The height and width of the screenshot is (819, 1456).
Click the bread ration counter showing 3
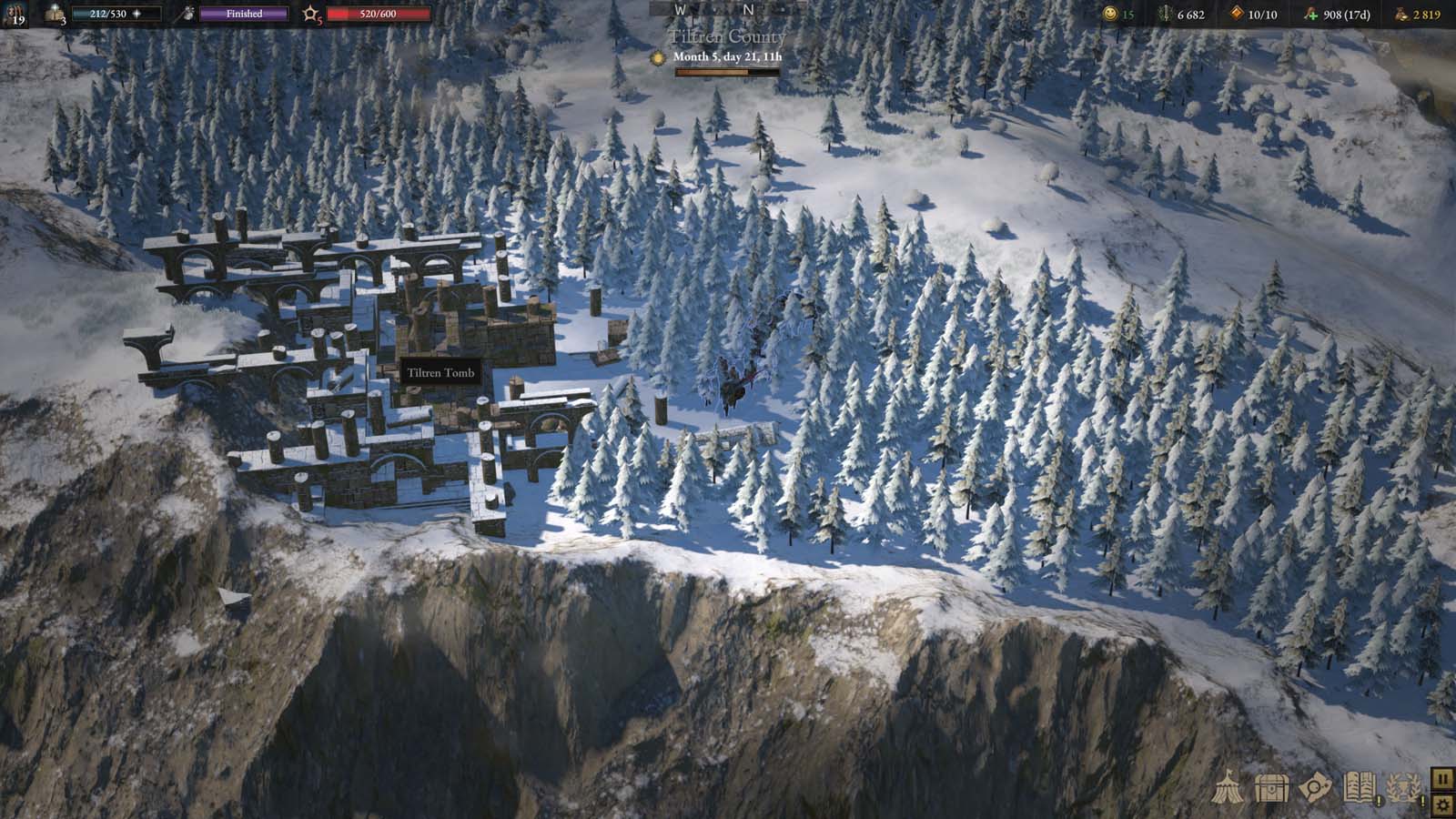pos(53,15)
